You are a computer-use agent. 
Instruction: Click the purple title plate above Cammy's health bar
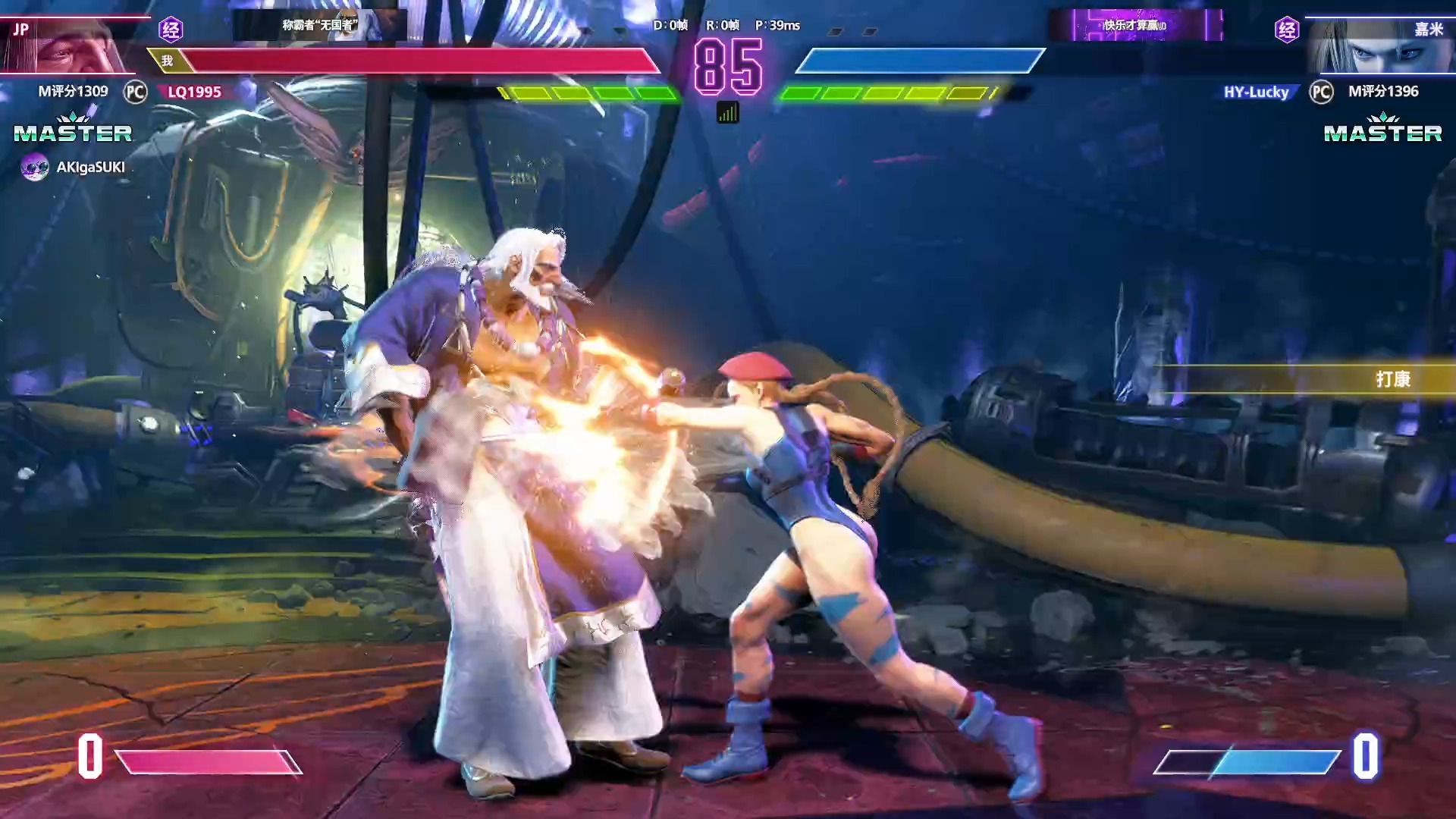click(1135, 25)
